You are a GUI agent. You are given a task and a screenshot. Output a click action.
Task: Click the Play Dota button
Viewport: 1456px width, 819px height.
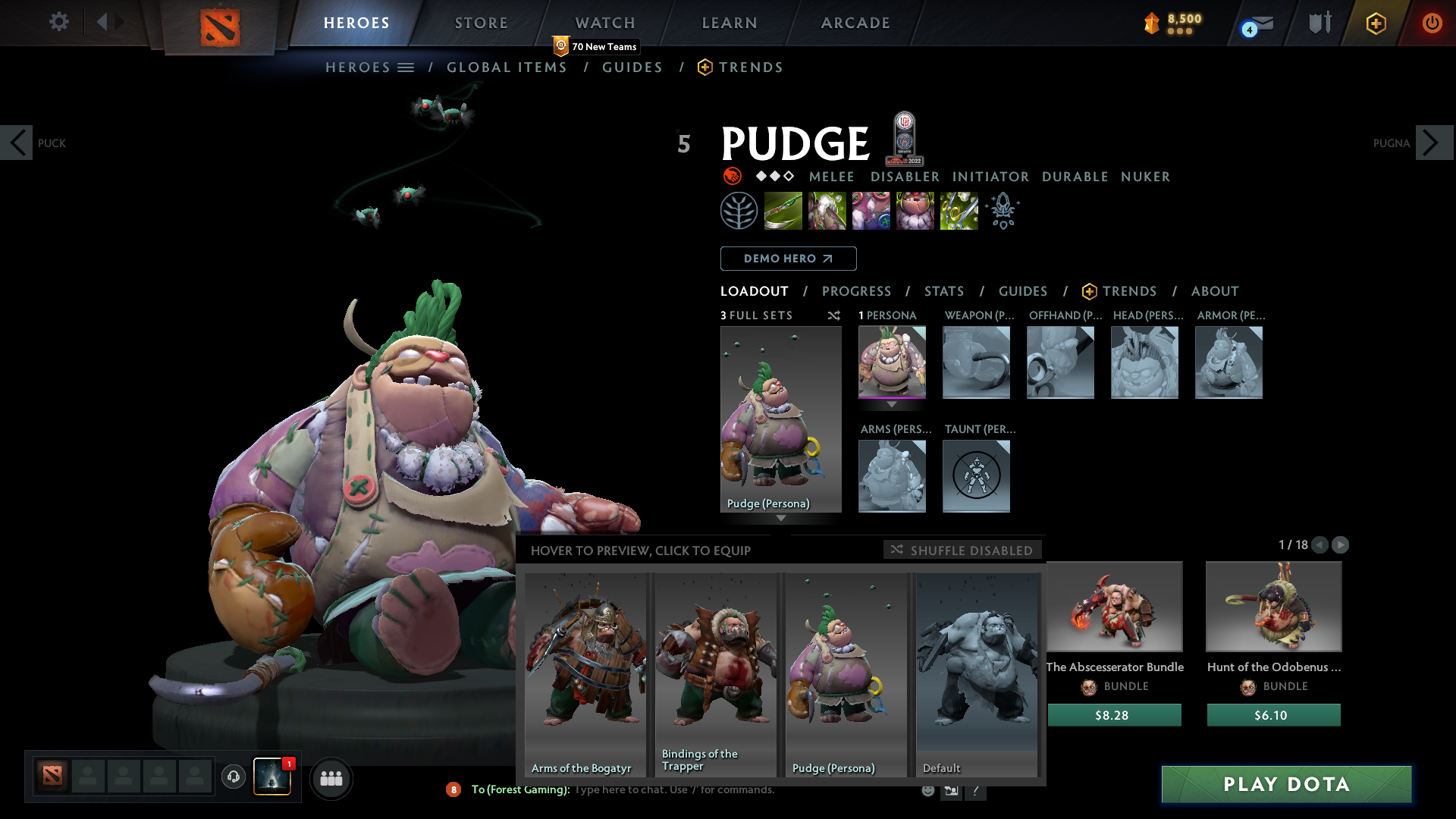coord(1286,784)
